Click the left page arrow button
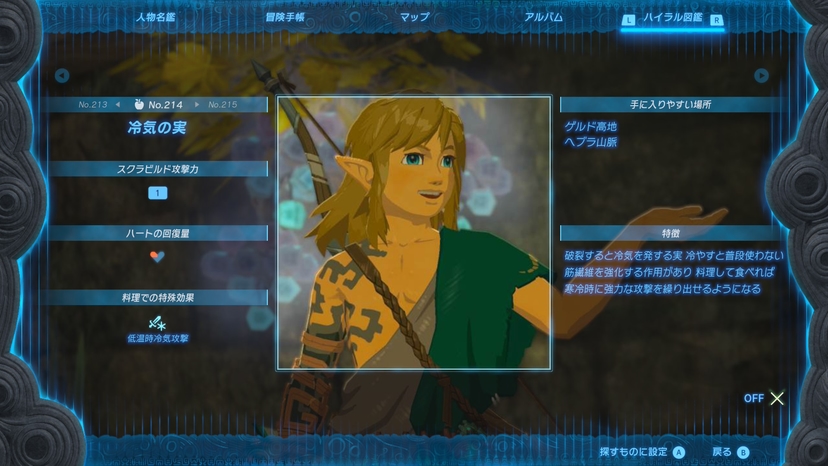828x466 pixels. (62, 75)
